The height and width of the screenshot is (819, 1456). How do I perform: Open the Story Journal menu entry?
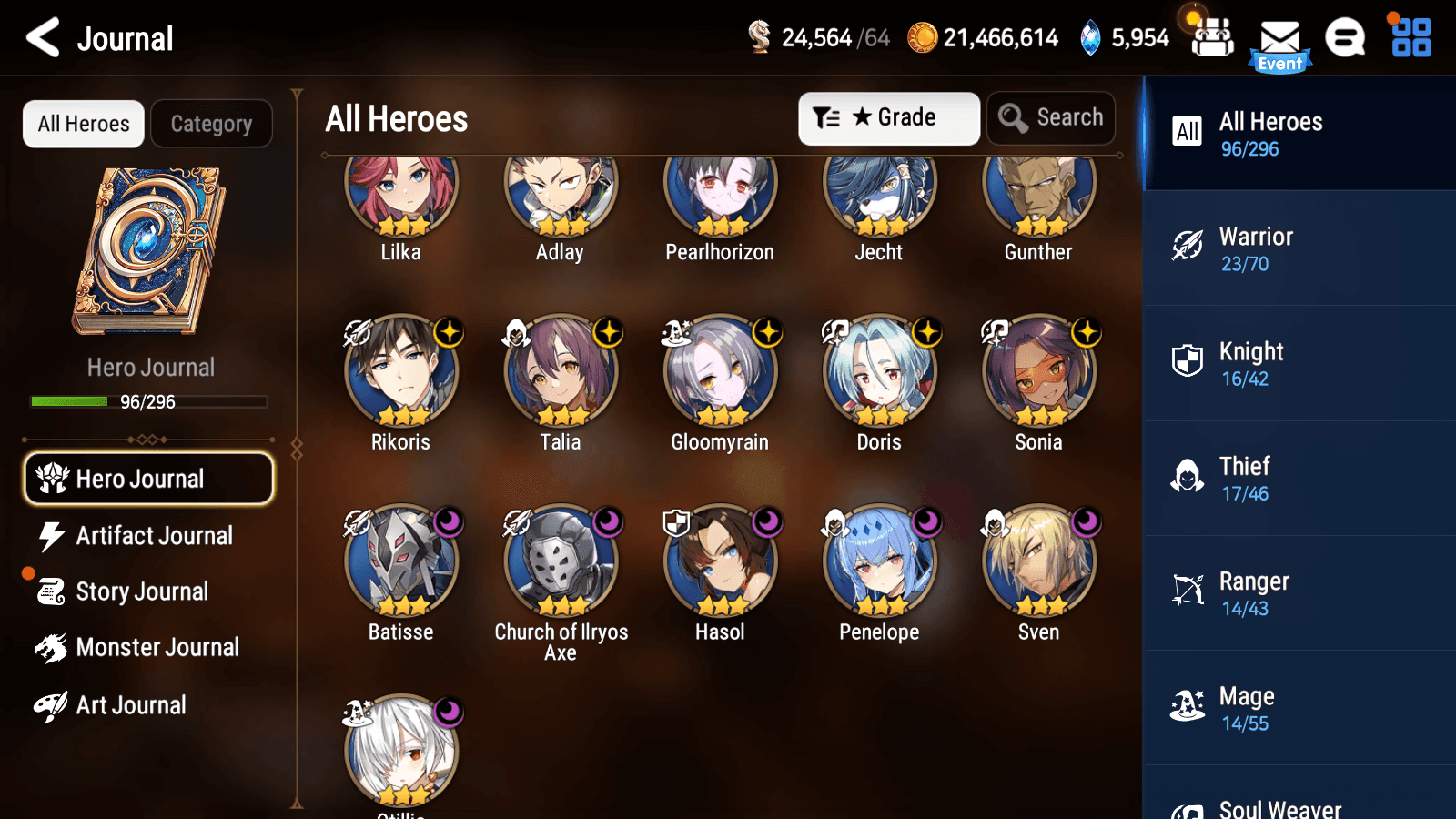tap(141, 591)
